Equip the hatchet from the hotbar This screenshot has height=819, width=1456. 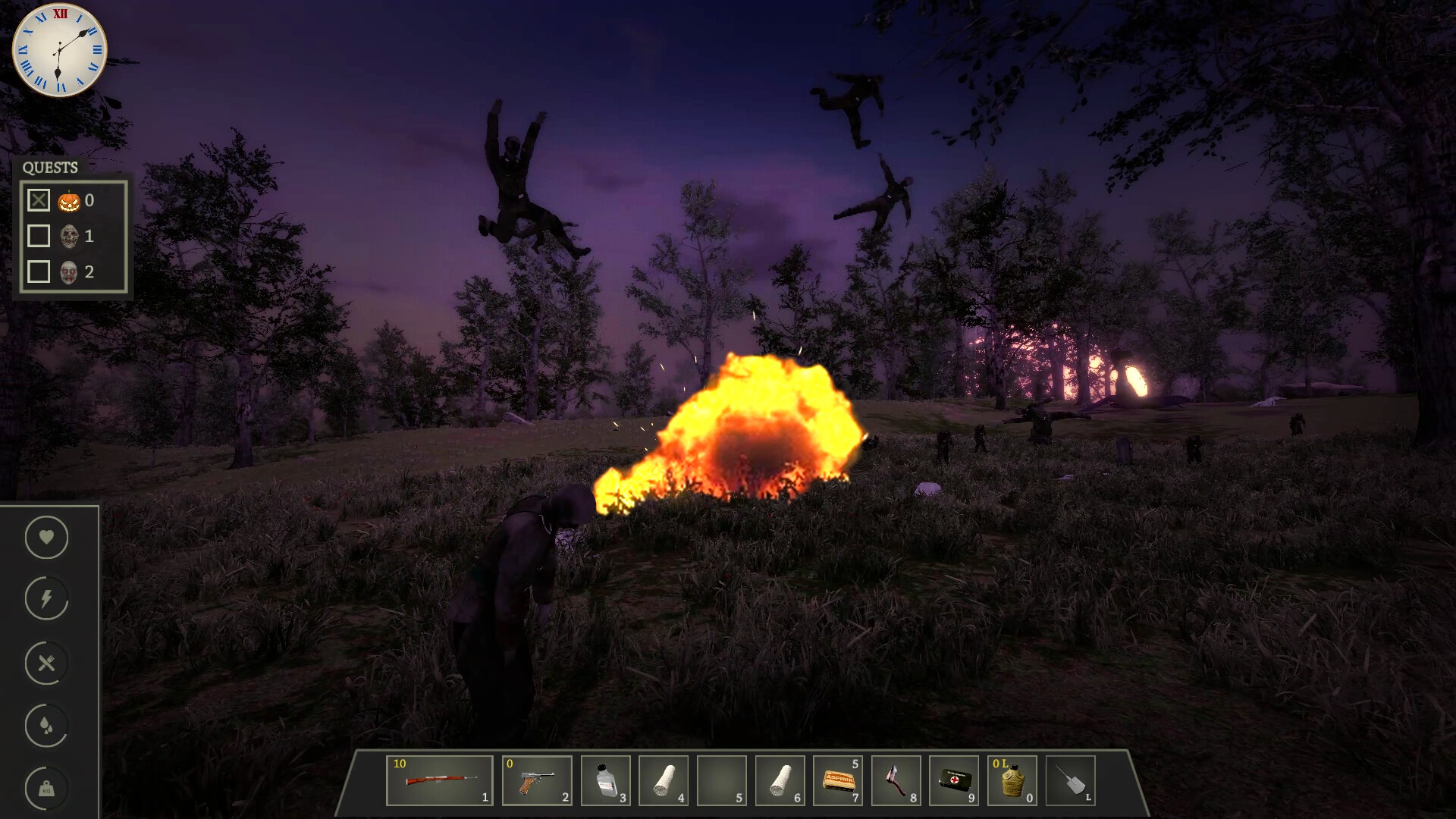click(896, 780)
